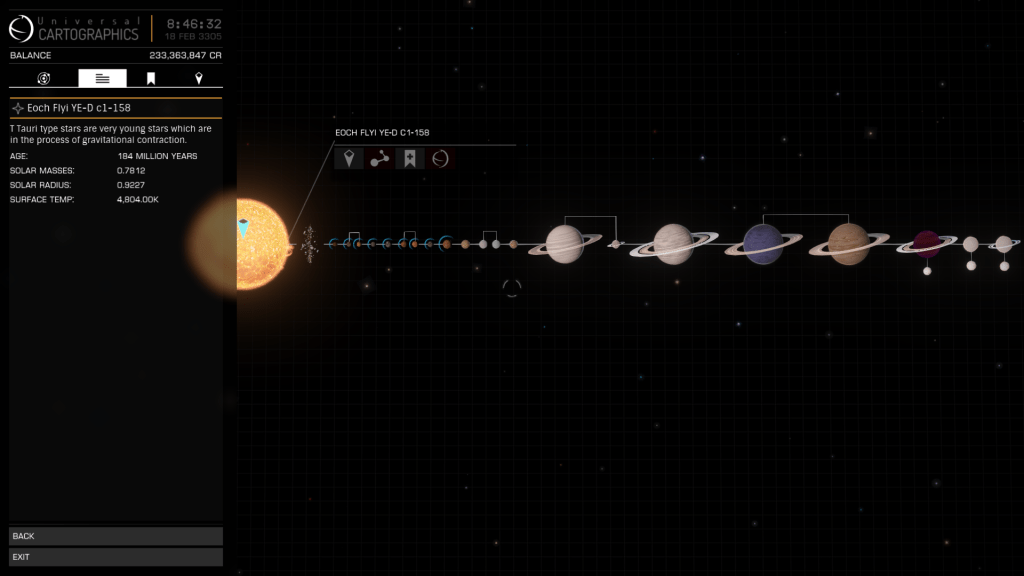Screen dimensions: 1024x576
Task: Select the Eoch Flyi YE-D c1-158 header row
Action: (115, 107)
